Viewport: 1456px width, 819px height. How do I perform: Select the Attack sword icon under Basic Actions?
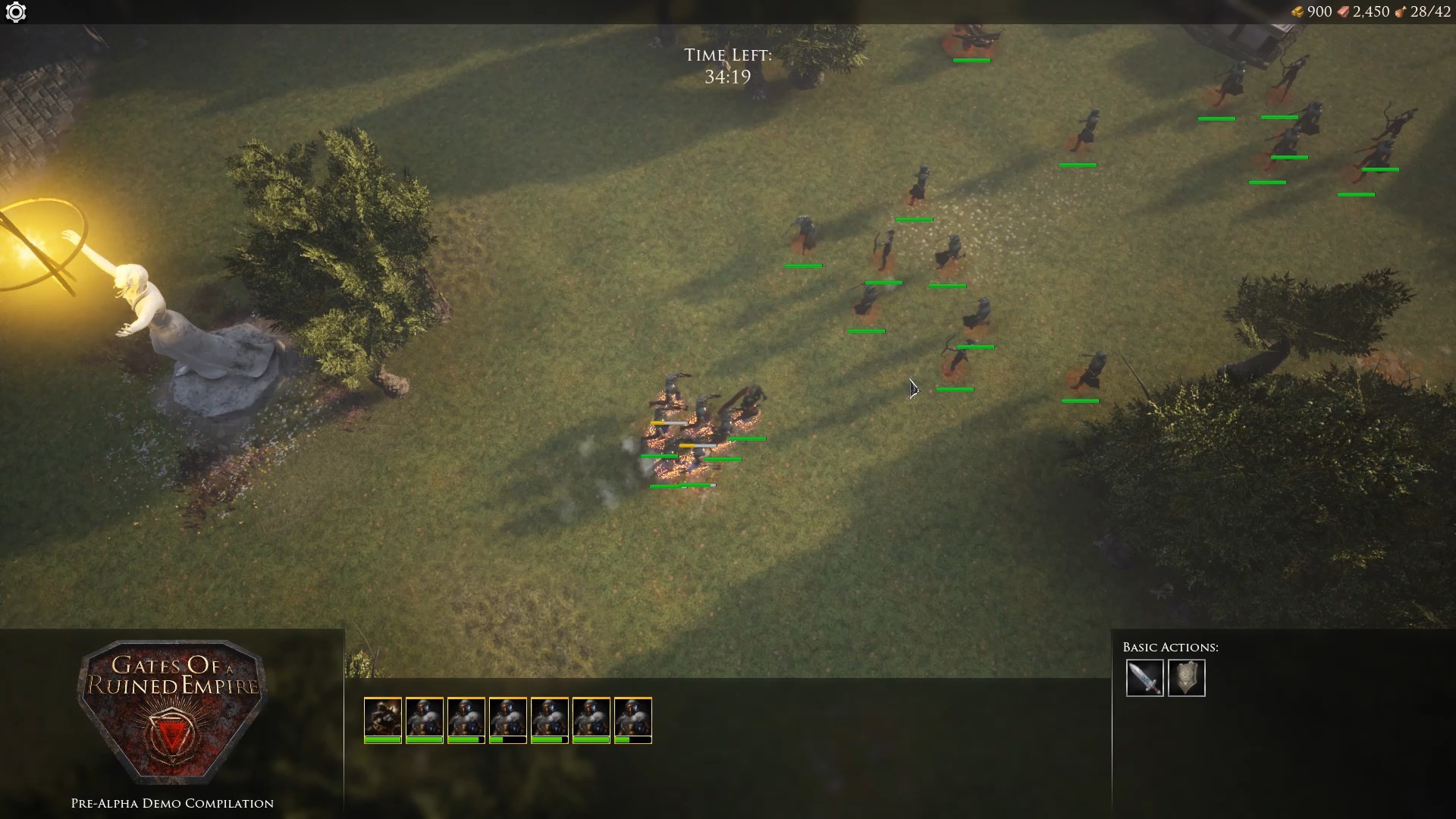(x=1145, y=679)
